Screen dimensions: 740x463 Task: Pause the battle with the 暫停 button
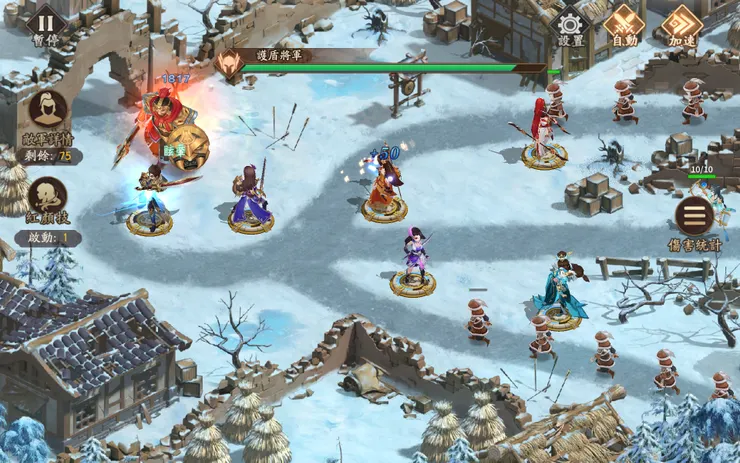(46, 26)
